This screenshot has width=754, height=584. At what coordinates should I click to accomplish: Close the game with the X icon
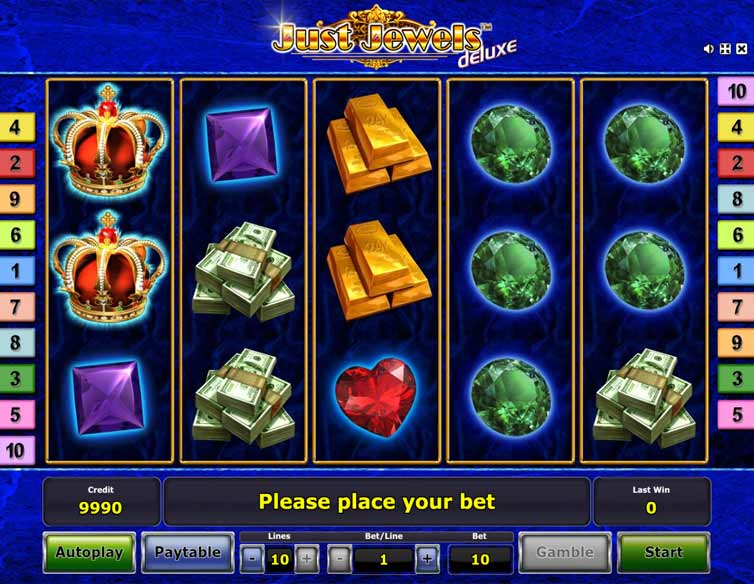tap(741, 48)
